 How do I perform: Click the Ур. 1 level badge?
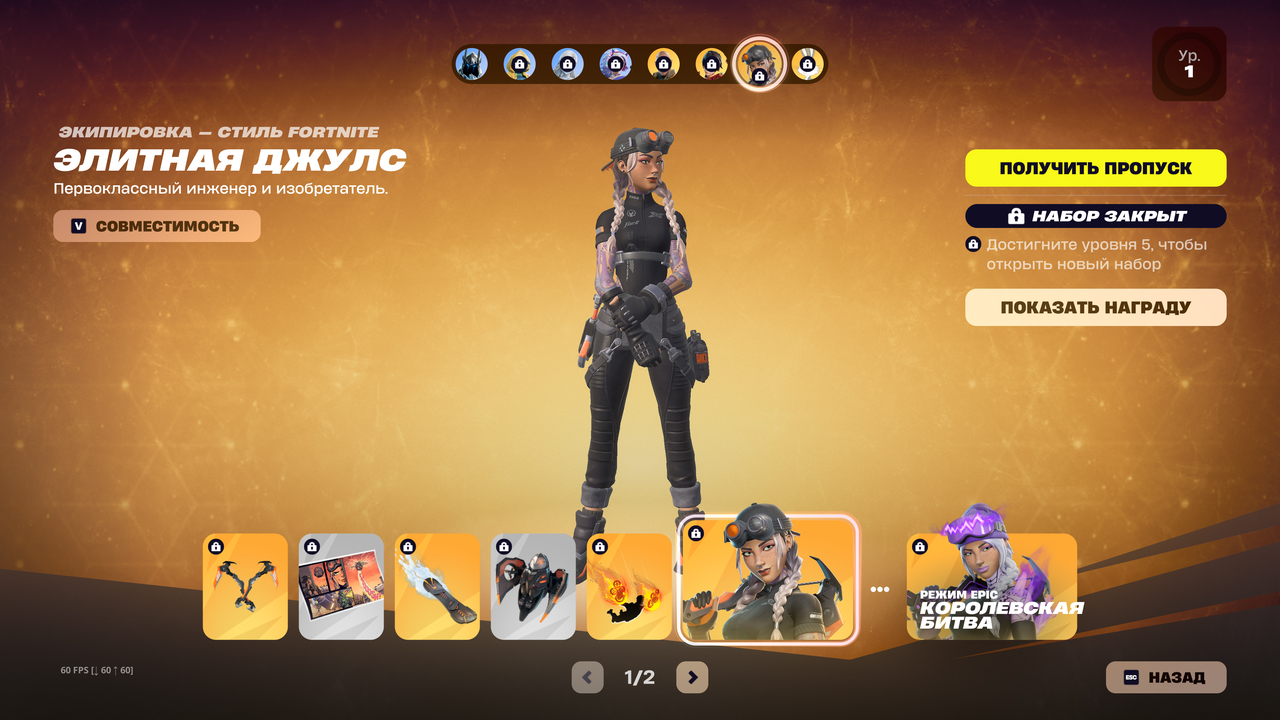click(1188, 64)
